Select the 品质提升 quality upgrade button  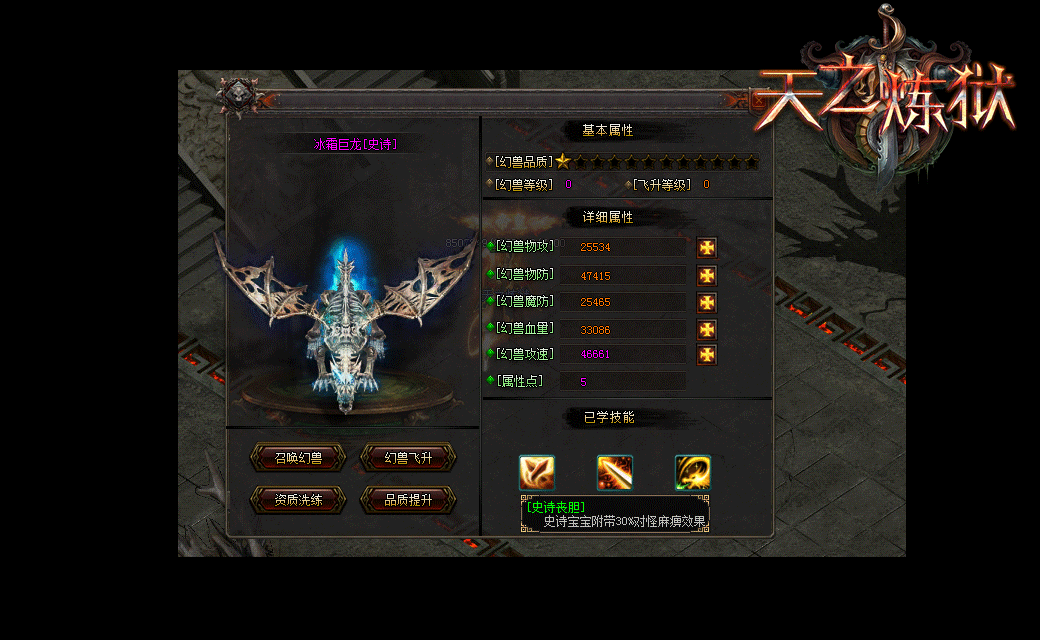[x=408, y=499]
